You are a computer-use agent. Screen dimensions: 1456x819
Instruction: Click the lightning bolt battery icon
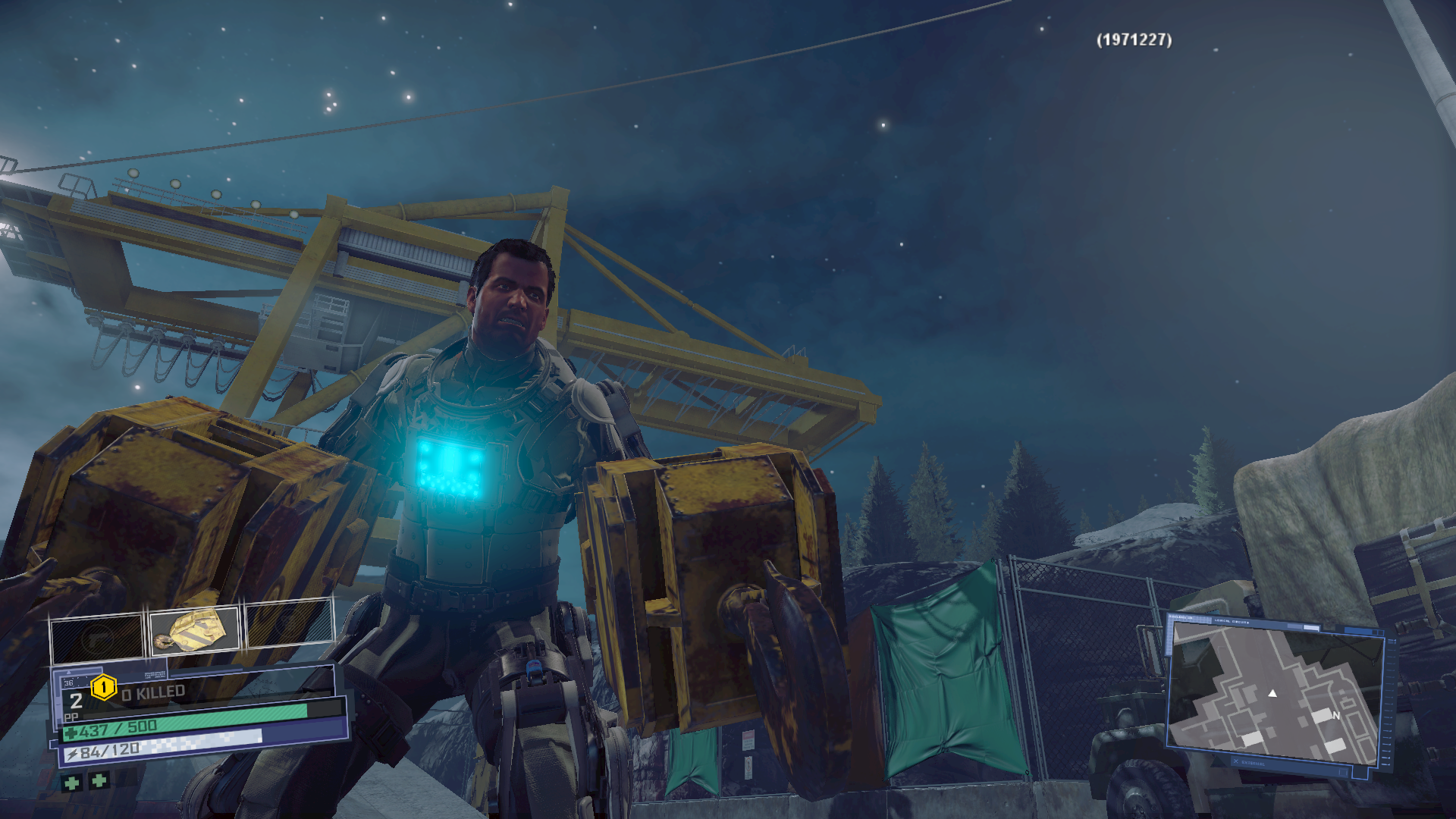point(73,753)
